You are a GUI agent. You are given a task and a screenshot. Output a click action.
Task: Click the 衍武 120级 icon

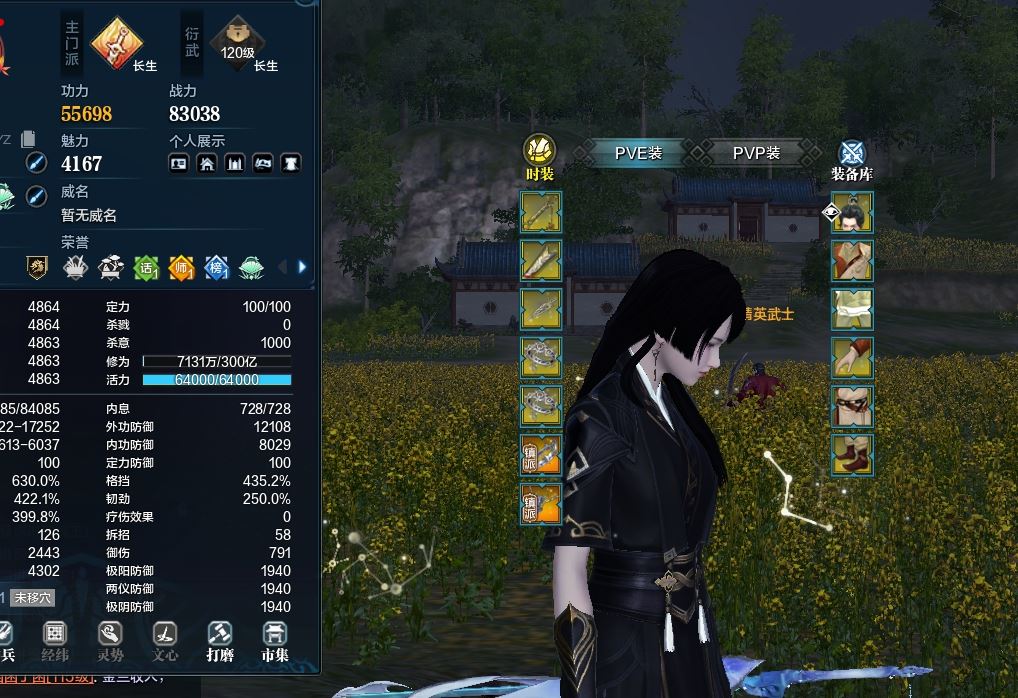[x=238, y=43]
